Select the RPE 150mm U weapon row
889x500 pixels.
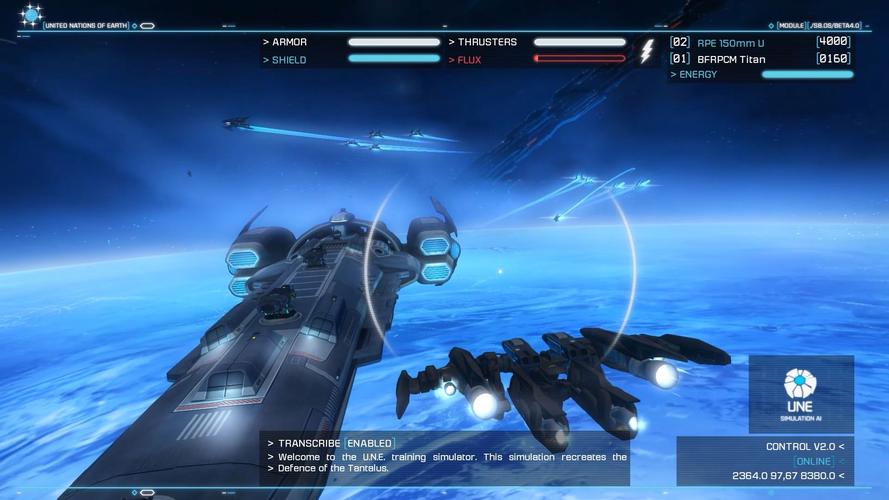pyautogui.click(x=760, y=42)
